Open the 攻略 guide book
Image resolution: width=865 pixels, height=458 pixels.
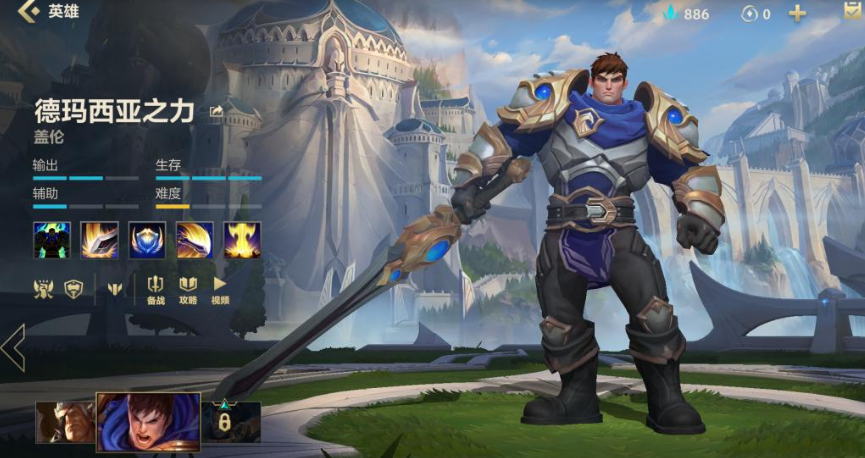pyautogui.click(x=188, y=289)
